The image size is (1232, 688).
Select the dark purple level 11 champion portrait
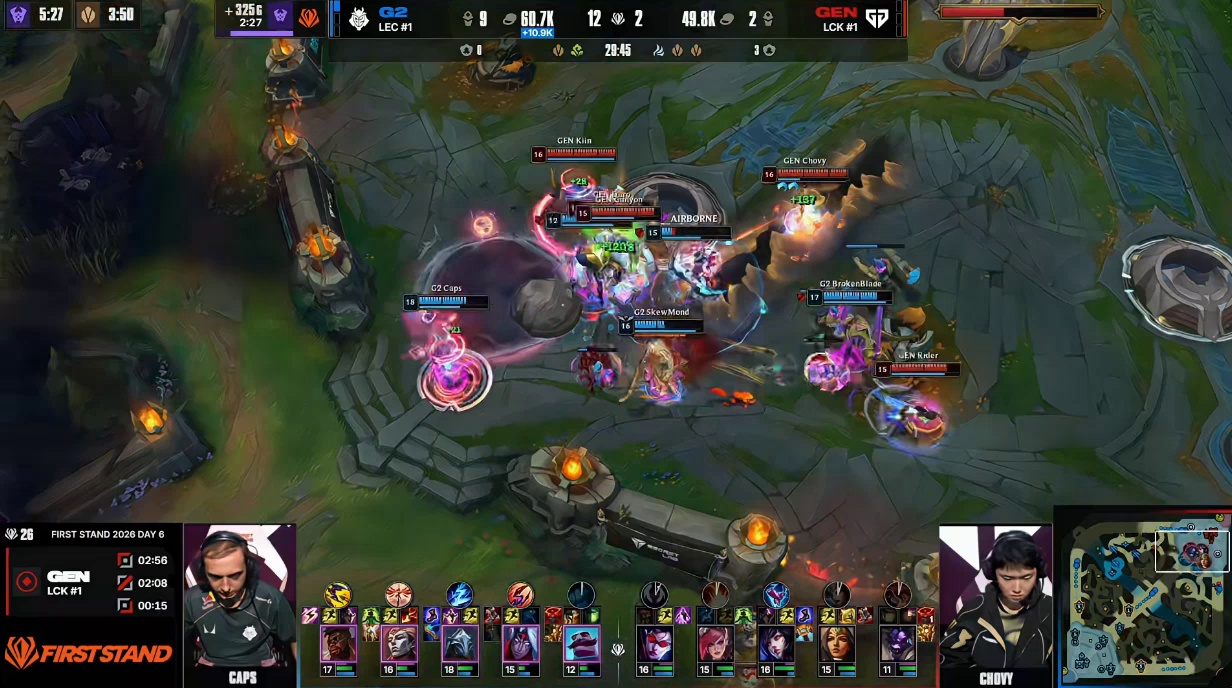click(x=897, y=644)
